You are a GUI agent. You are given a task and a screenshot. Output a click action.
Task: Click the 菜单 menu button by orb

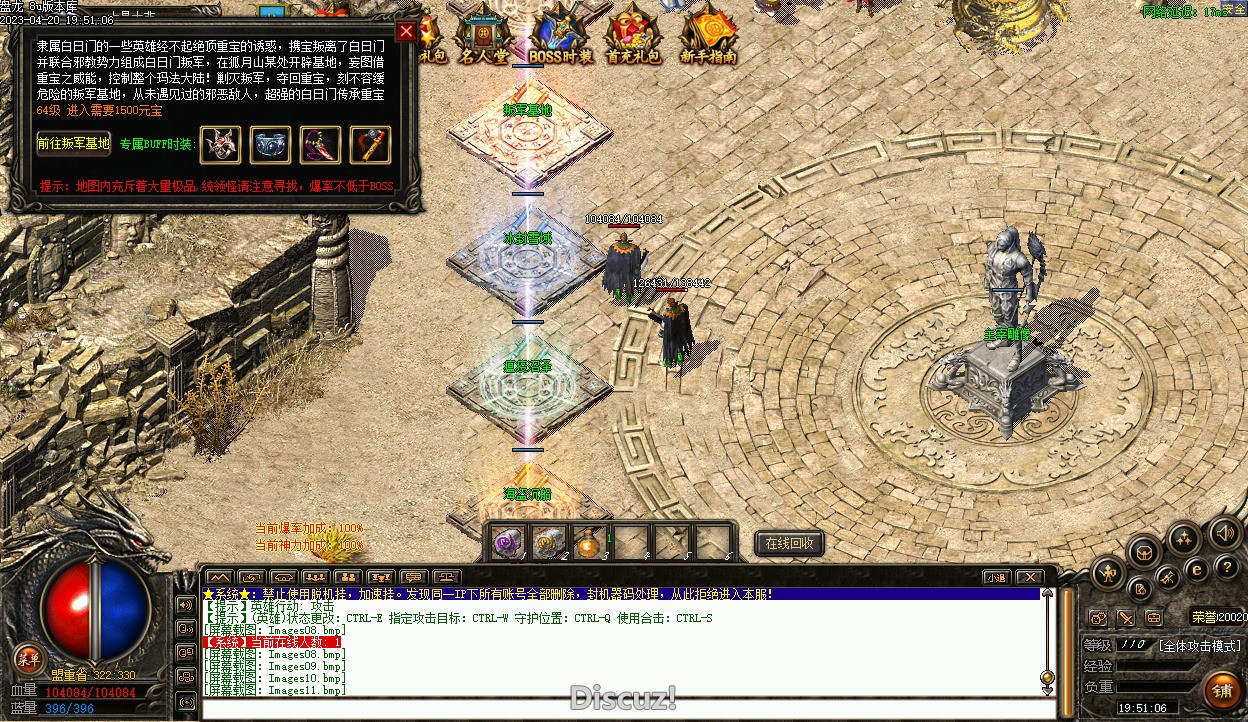click(29, 658)
